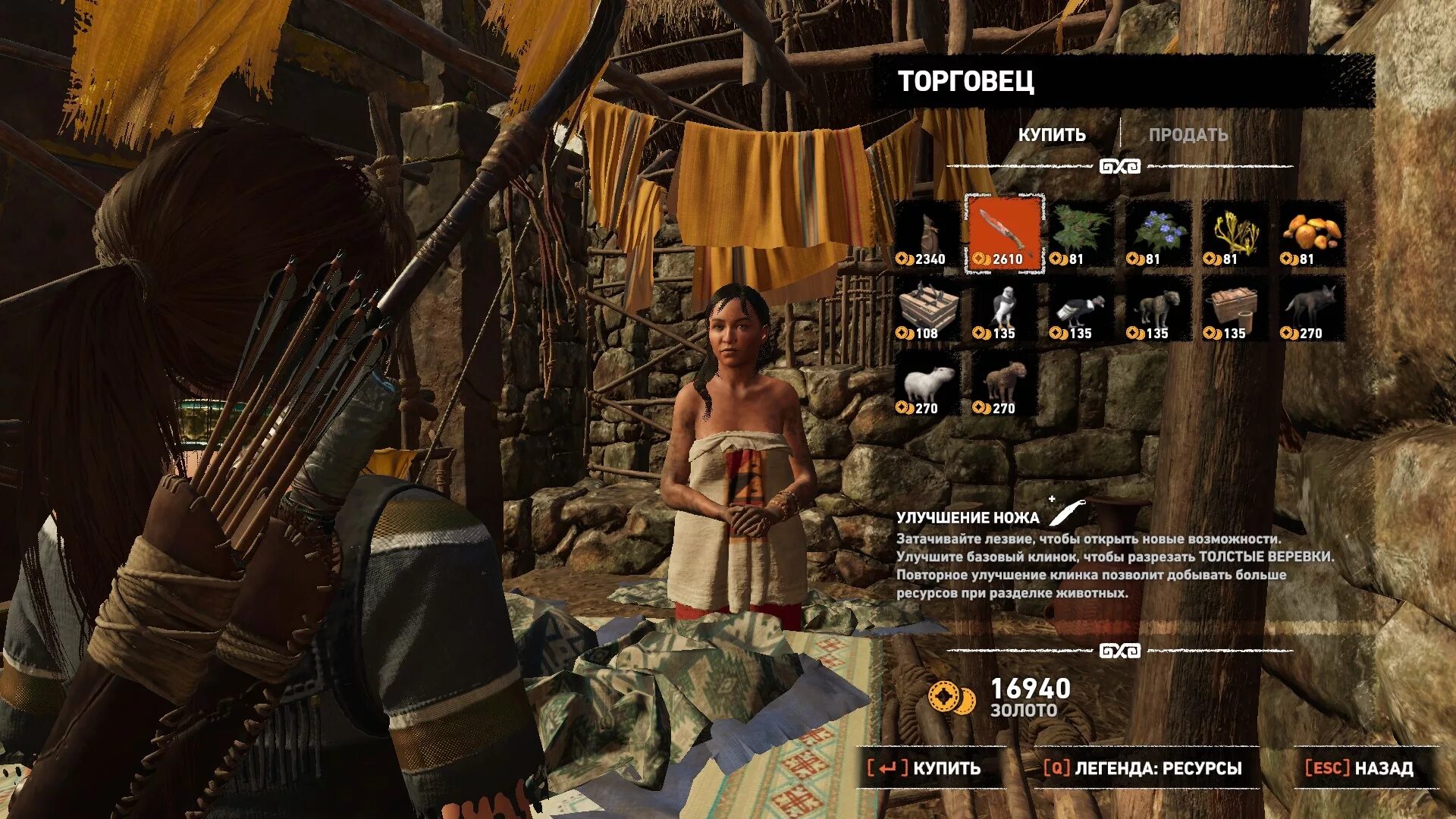Switch to the ПРОДАТЬ (sell) tab

(x=1188, y=135)
